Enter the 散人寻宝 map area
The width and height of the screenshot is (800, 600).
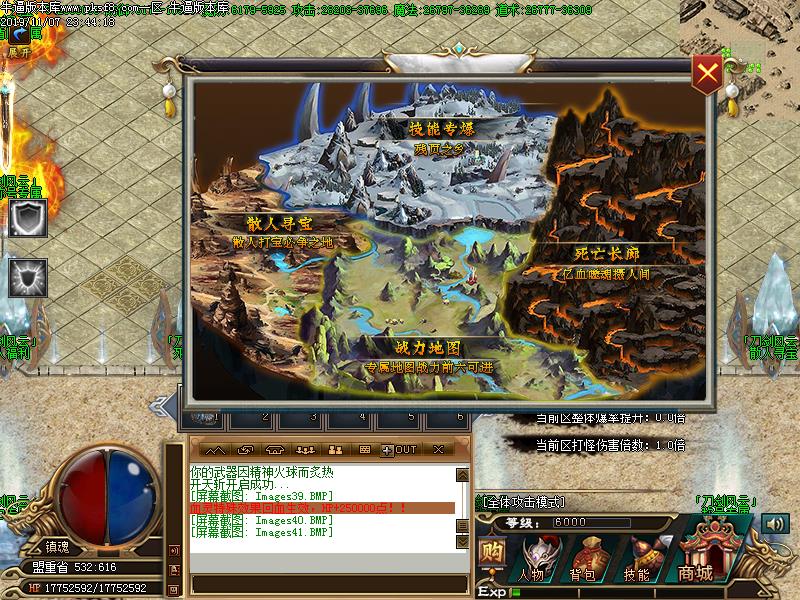click(281, 223)
